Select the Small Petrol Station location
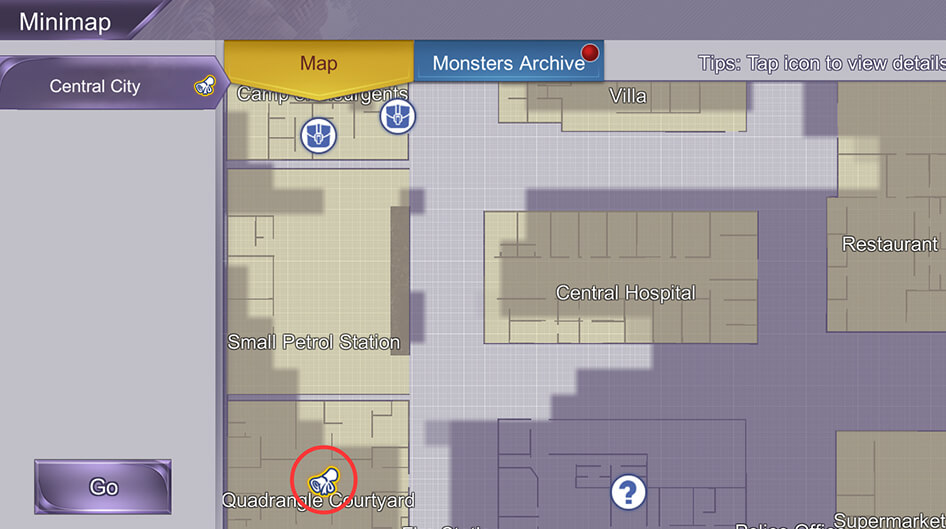This screenshot has width=946, height=529. (314, 342)
